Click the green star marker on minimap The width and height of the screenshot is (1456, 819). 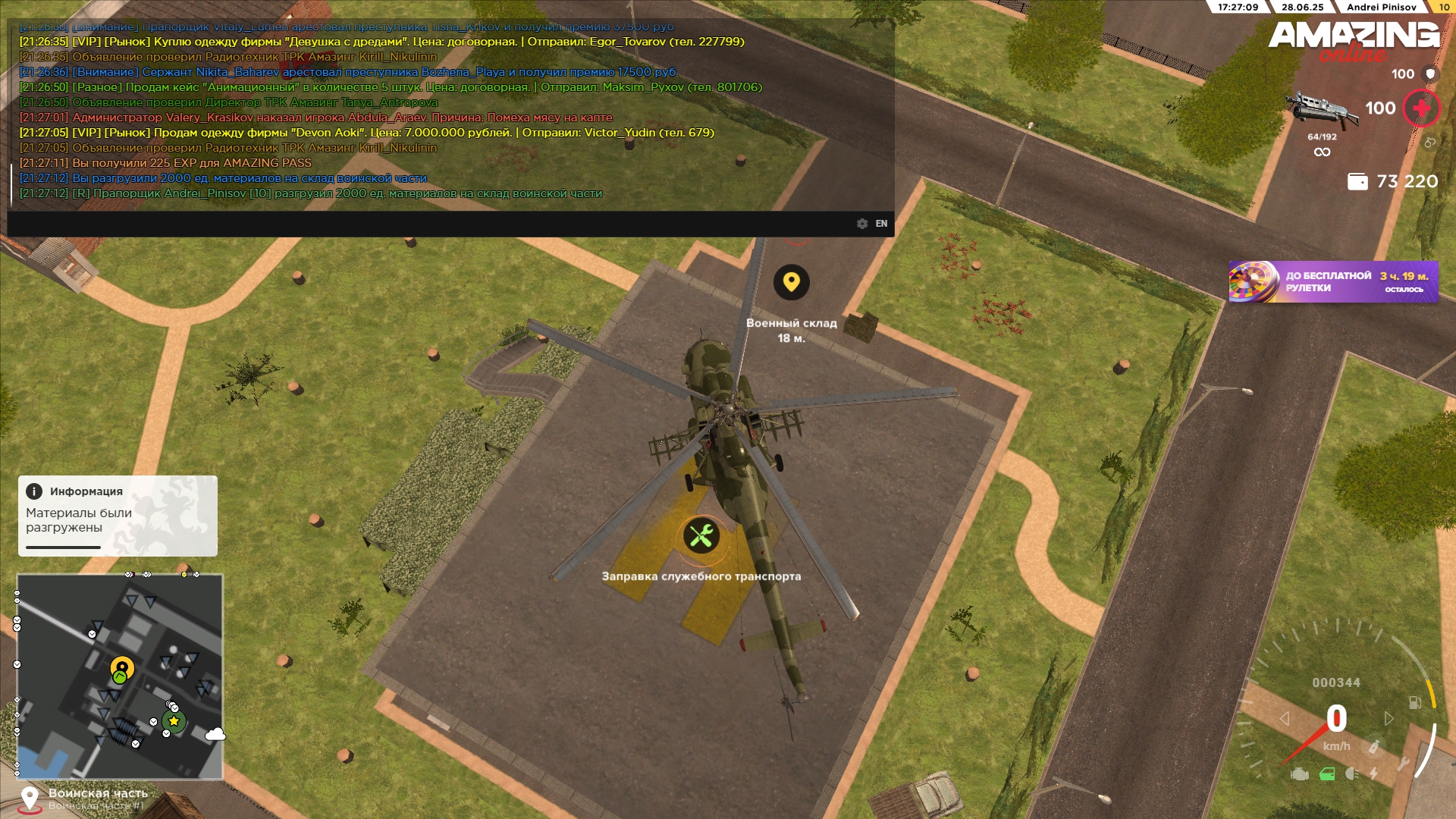(x=174, y=721)
